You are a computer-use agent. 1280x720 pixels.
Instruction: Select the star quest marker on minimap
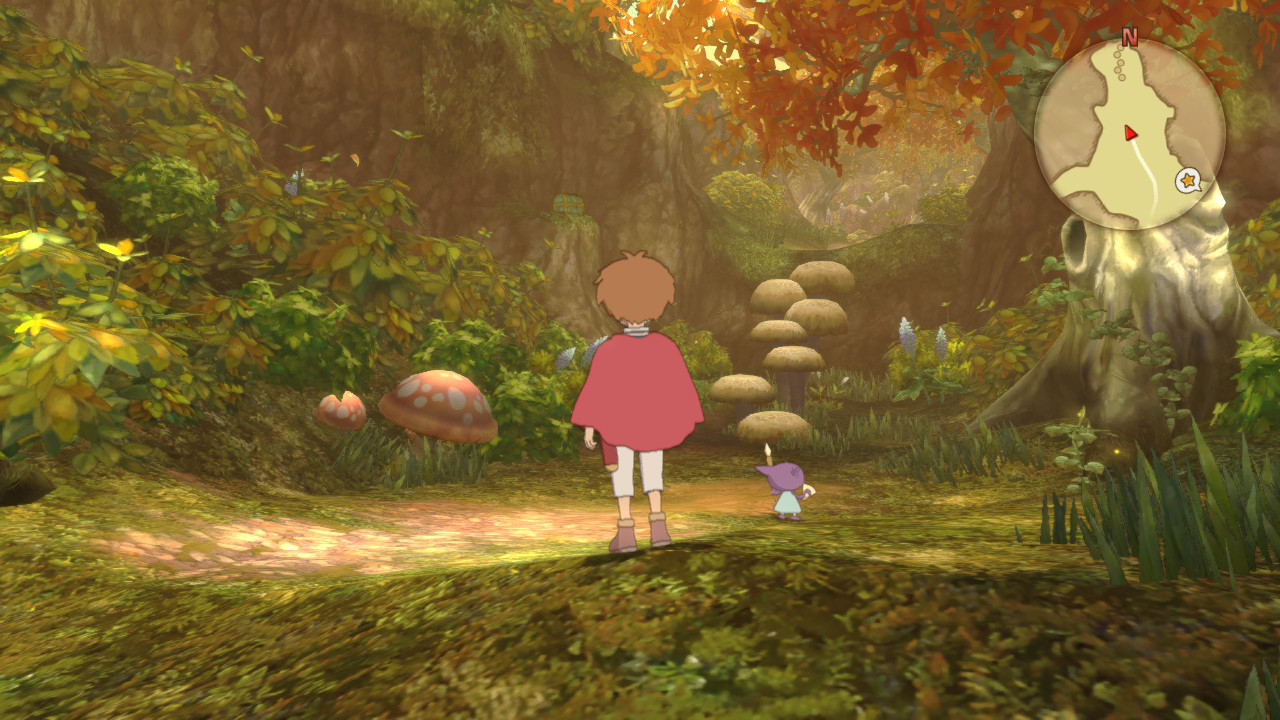(1188, 181)
